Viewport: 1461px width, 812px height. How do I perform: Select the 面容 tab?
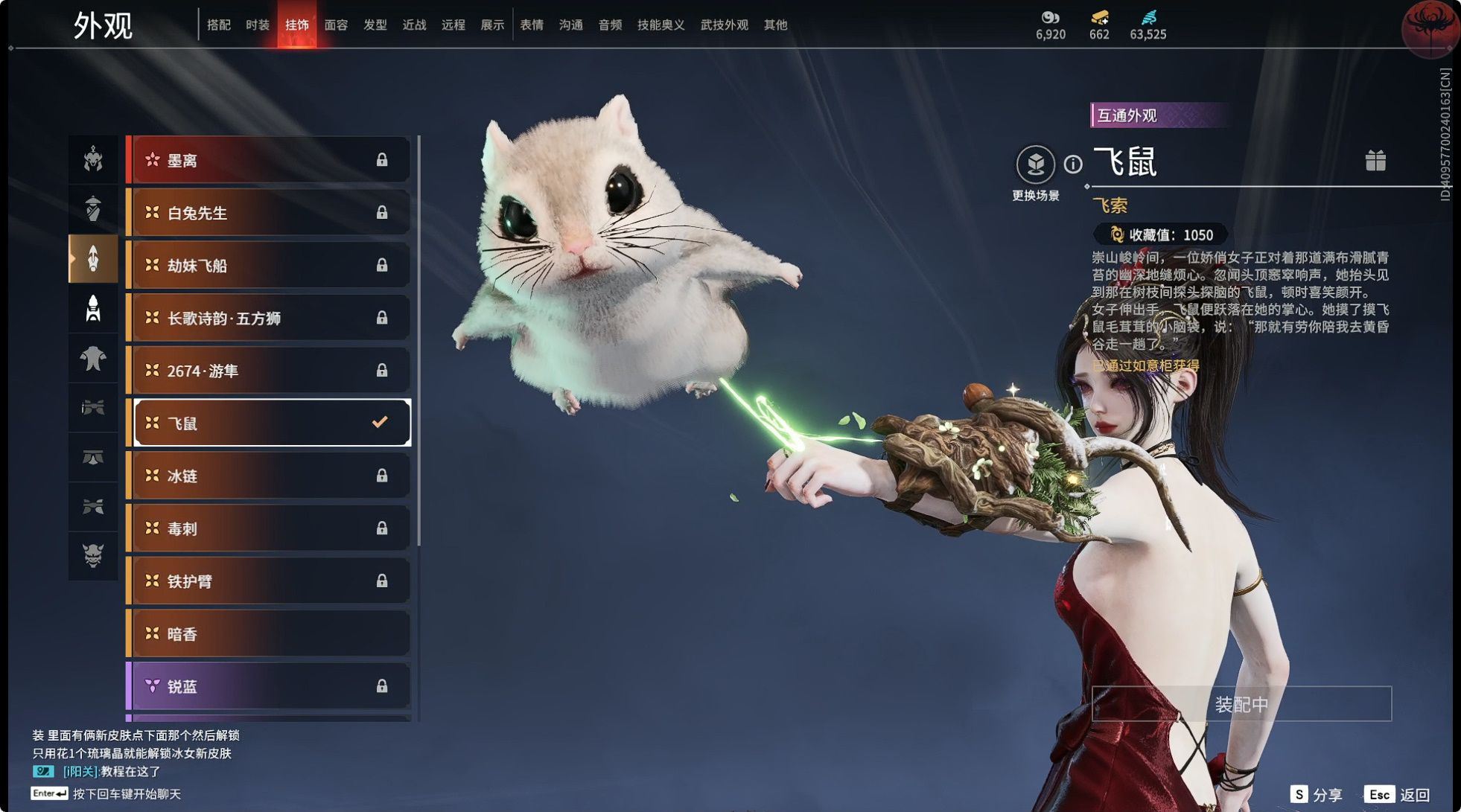[x=336, y=25]
